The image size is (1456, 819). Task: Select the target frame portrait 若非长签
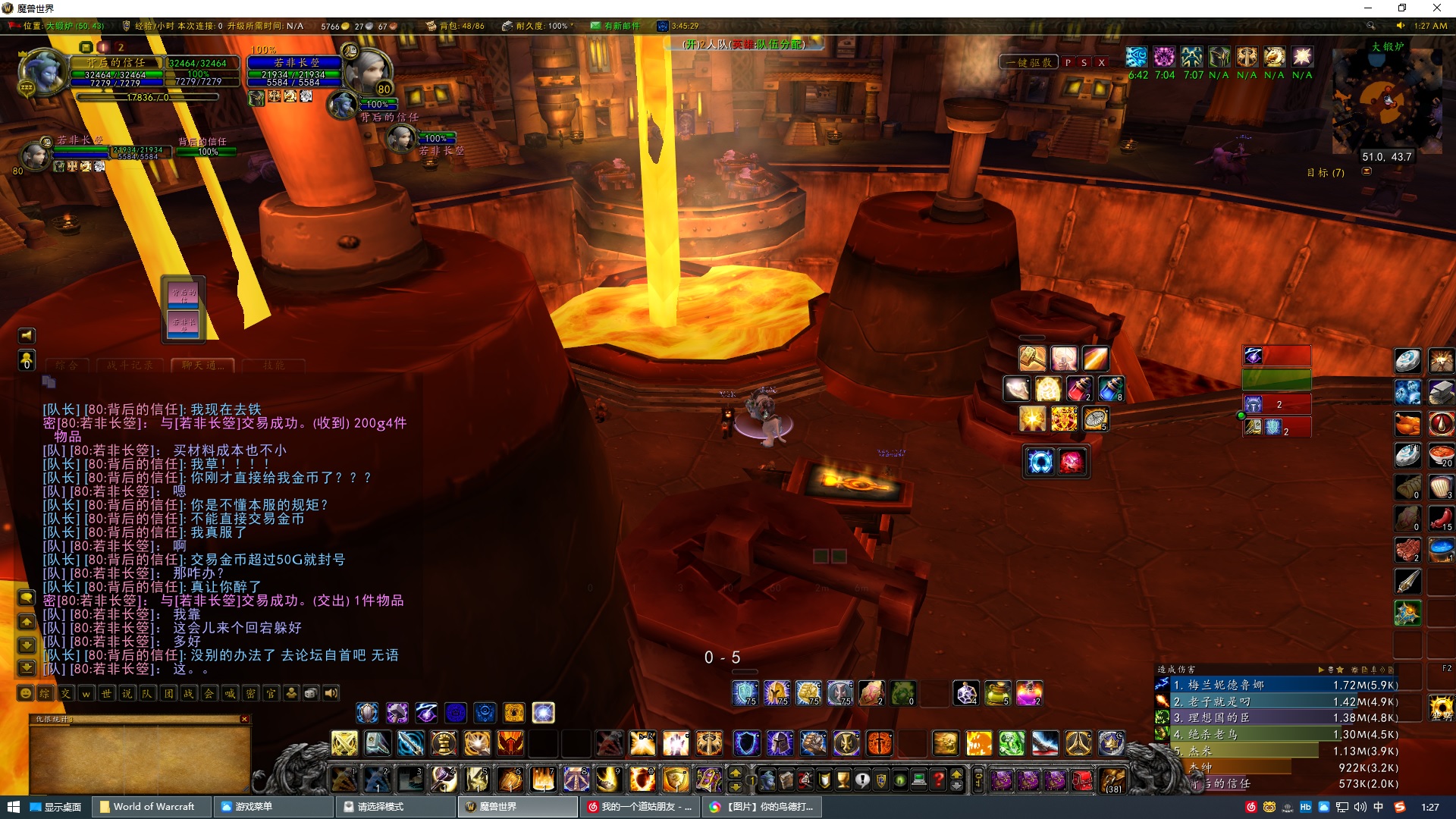369,70
